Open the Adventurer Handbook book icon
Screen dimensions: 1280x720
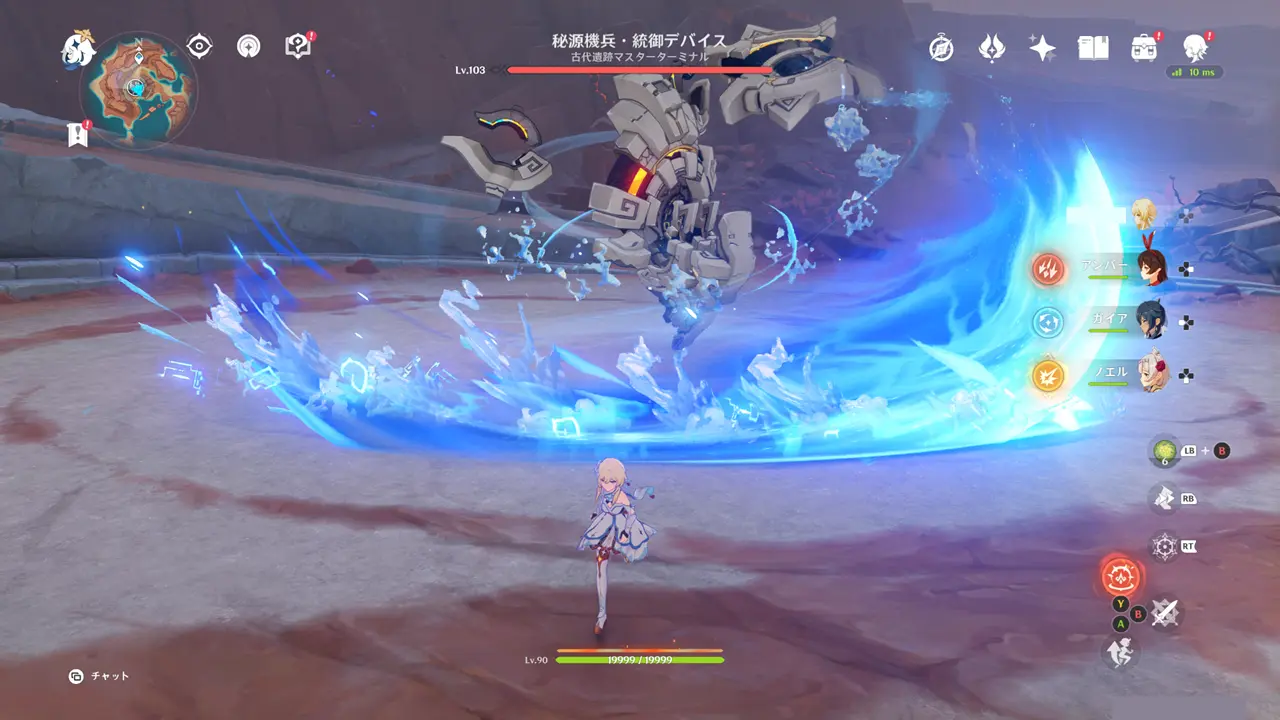[1092, 47]
